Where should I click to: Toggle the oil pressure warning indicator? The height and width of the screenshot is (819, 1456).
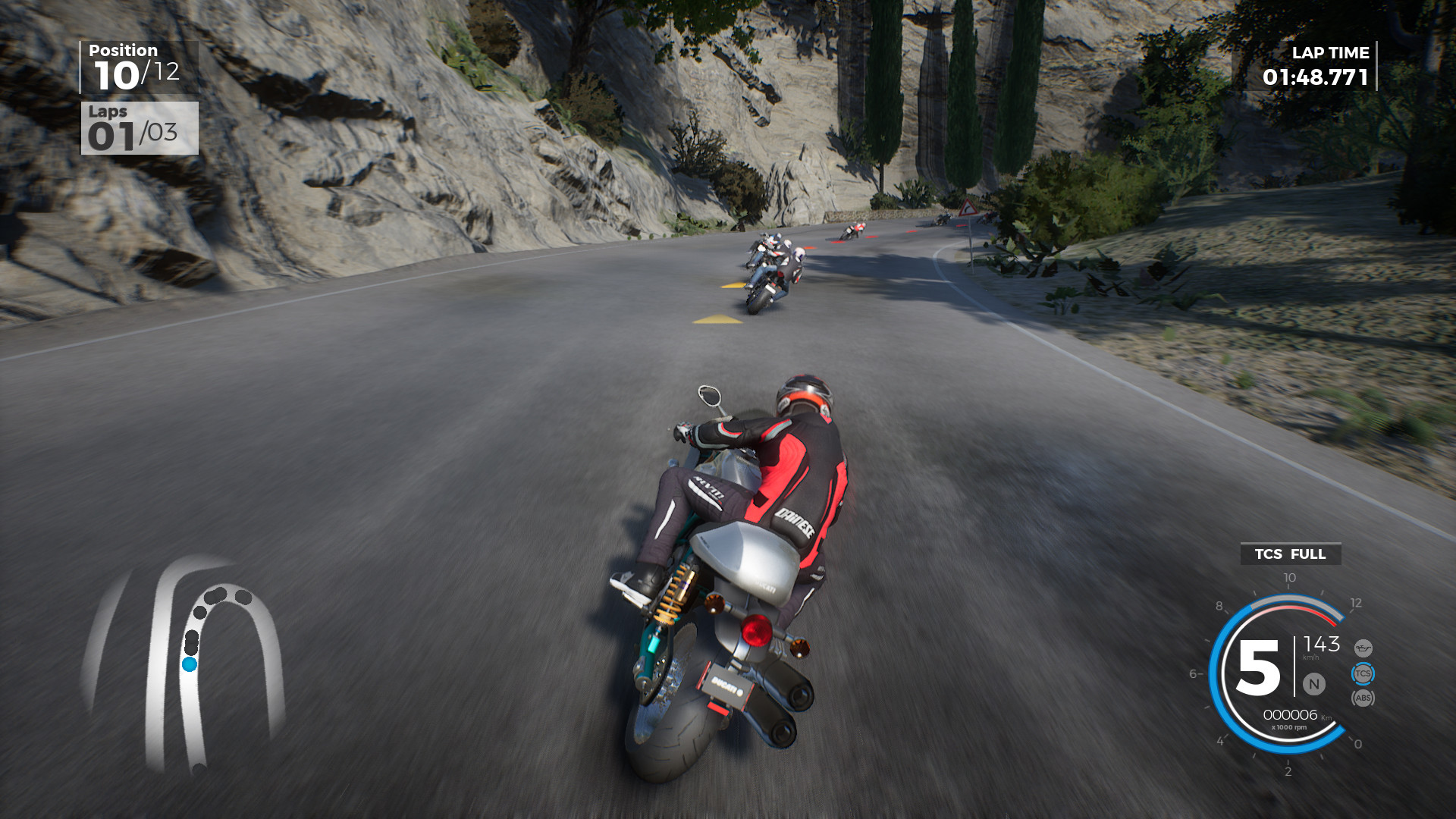click(x=1363, y=649)
